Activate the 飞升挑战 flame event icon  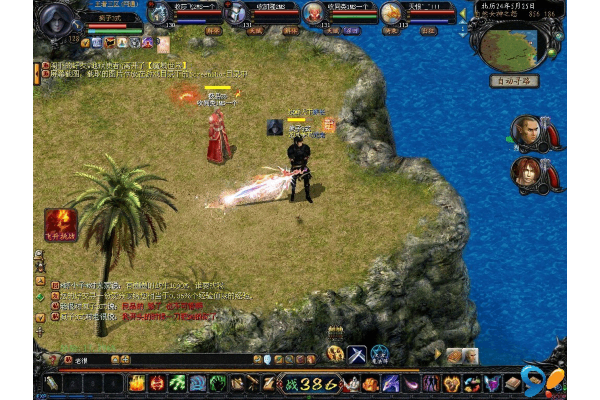tap(57, 221)
